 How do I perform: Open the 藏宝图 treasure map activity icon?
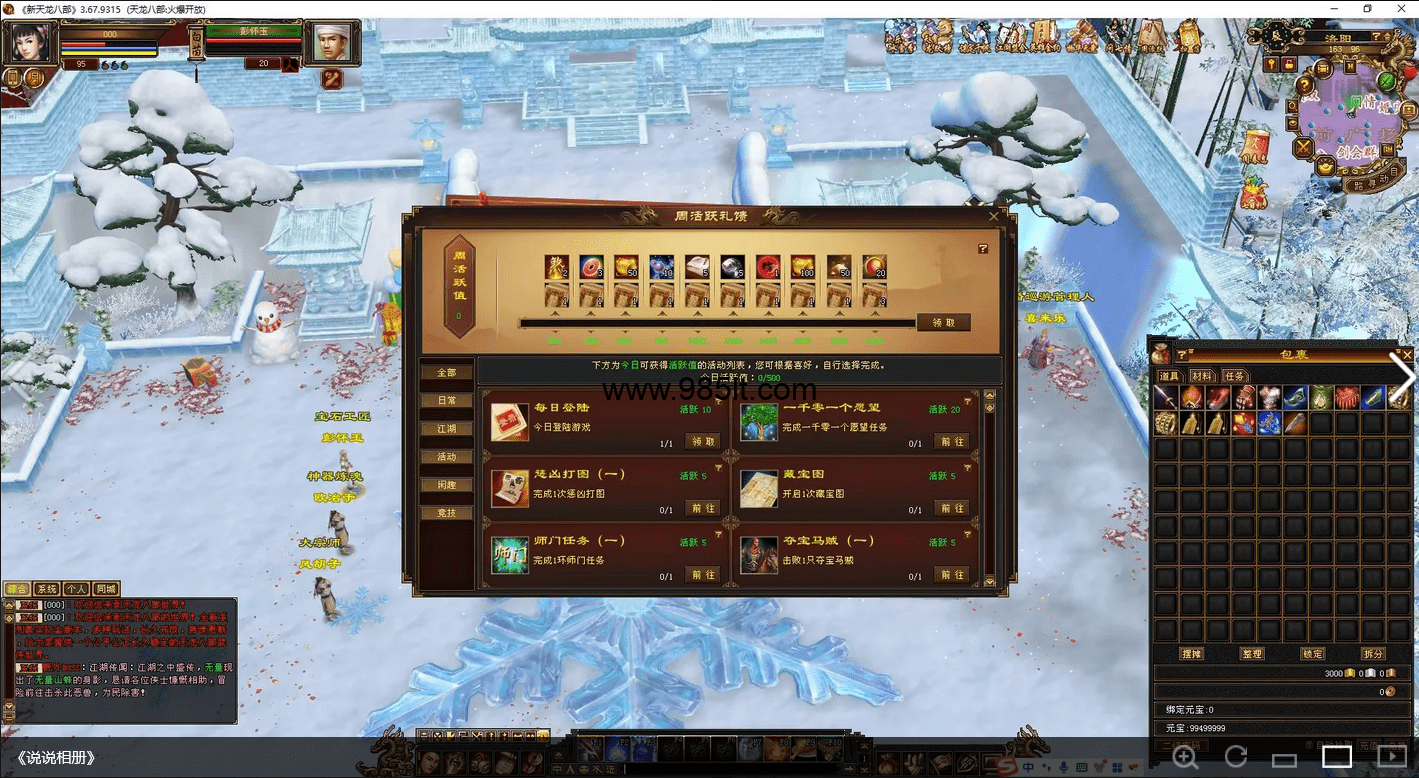click(759, 490)
